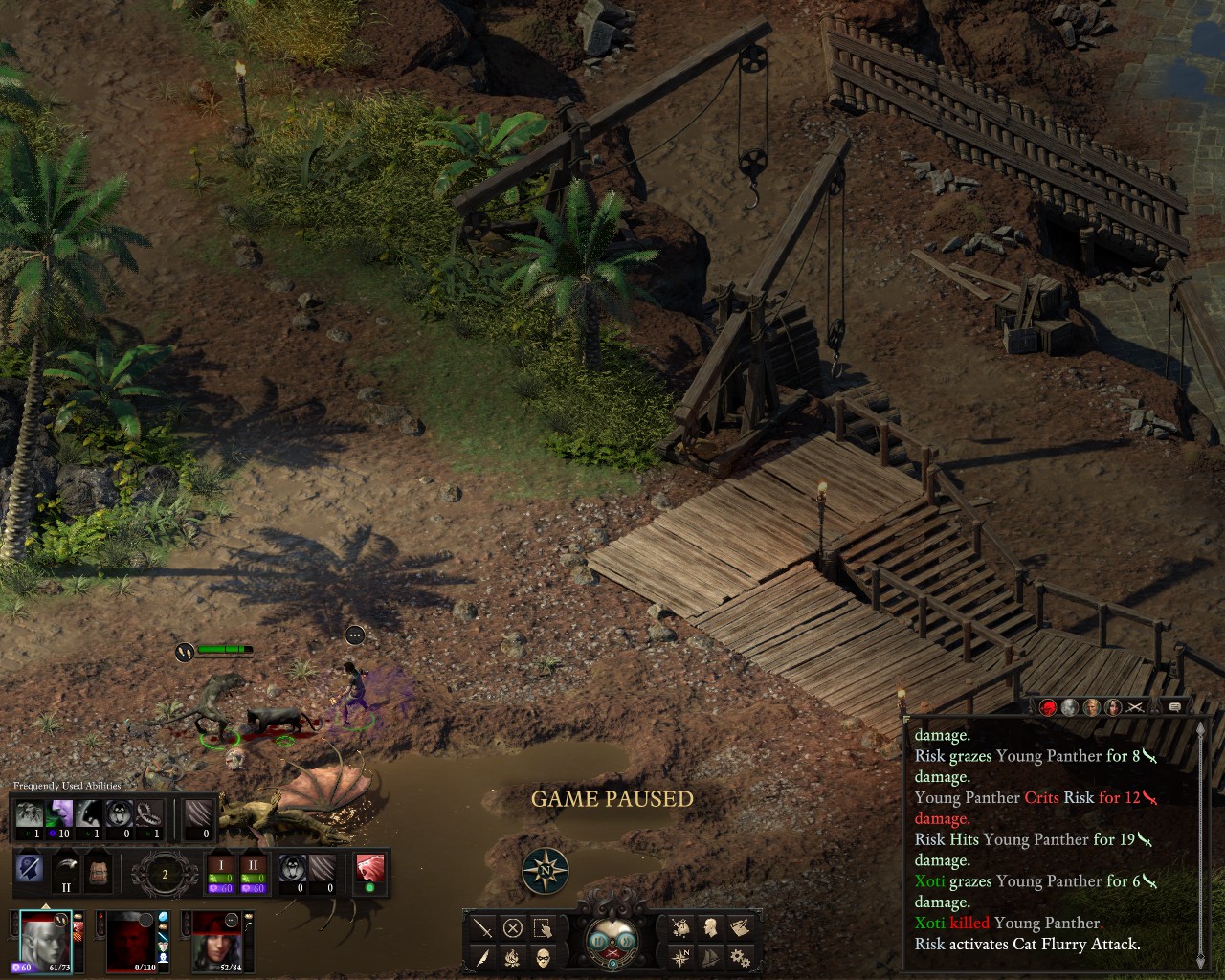The width and height of the screenshot is (1225, 980).
Task: Open the campfire rest button
Action: pos(513,957)
